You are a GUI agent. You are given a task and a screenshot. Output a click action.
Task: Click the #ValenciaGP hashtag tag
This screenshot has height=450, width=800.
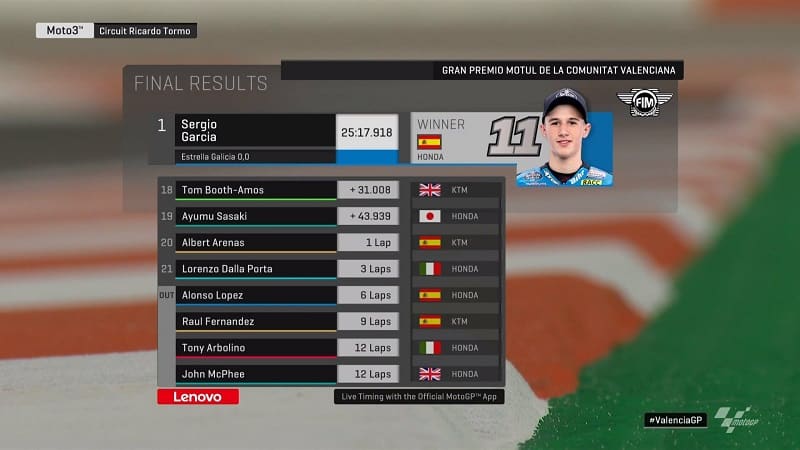point(675,420)
